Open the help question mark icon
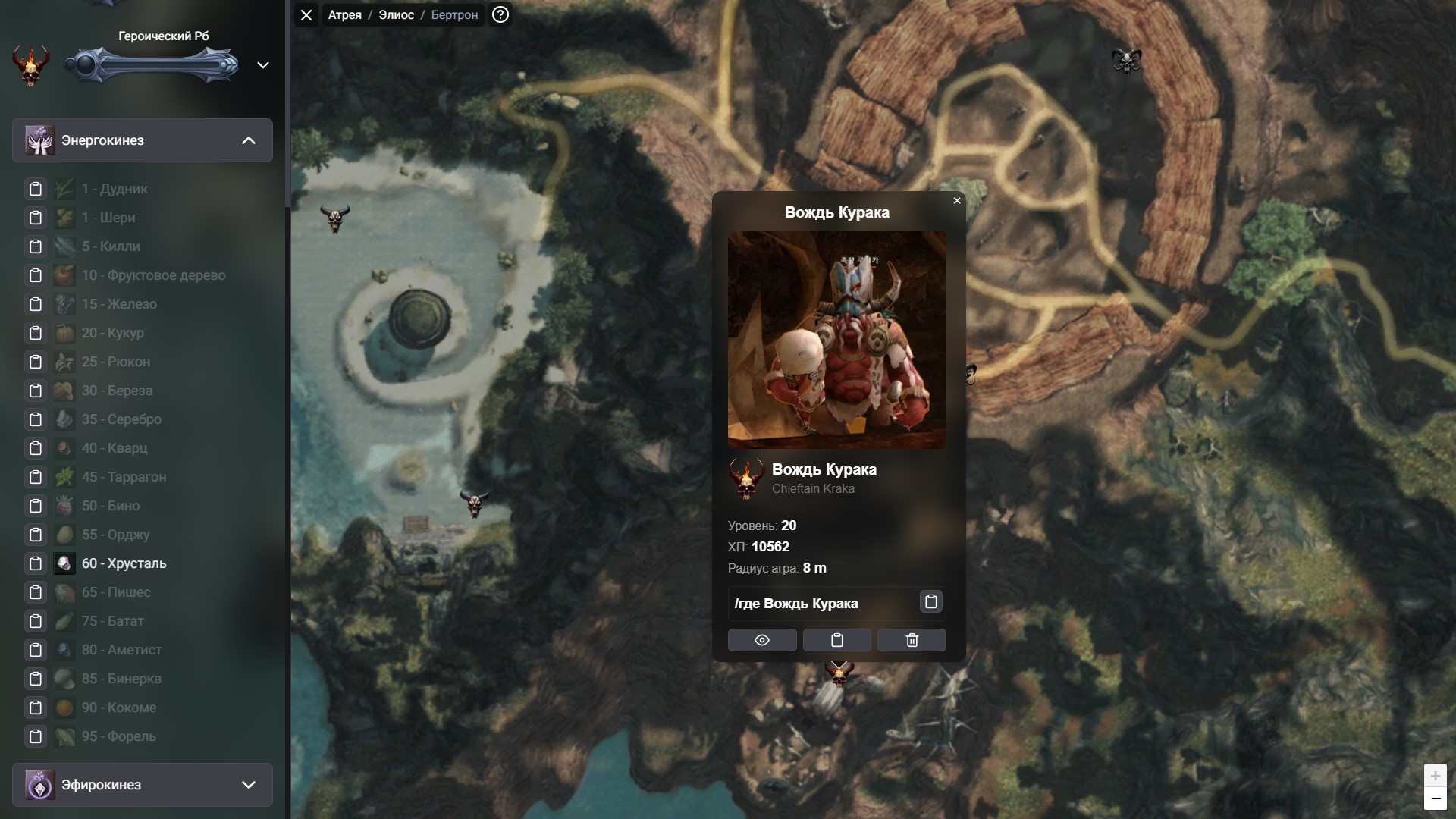1456x819 pixels. click(500, 15)
